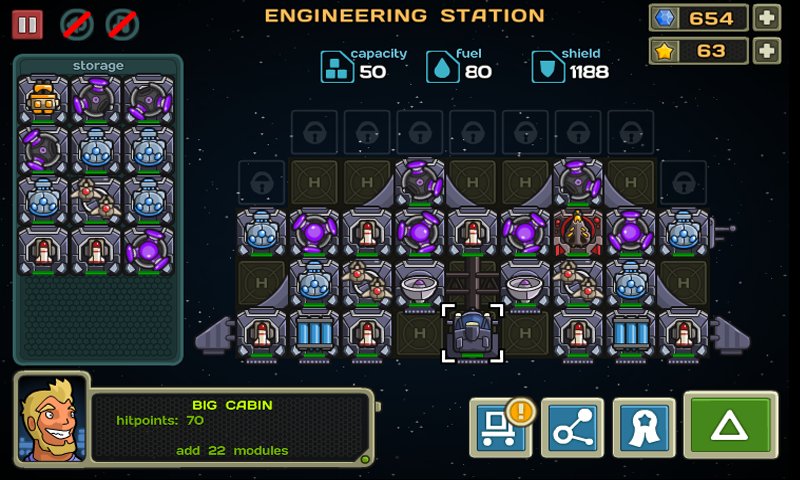Screen dimensions: 800x480
Task: Click the blond engineer portrait
Action: pyautogui.click(x=52, y=419)
